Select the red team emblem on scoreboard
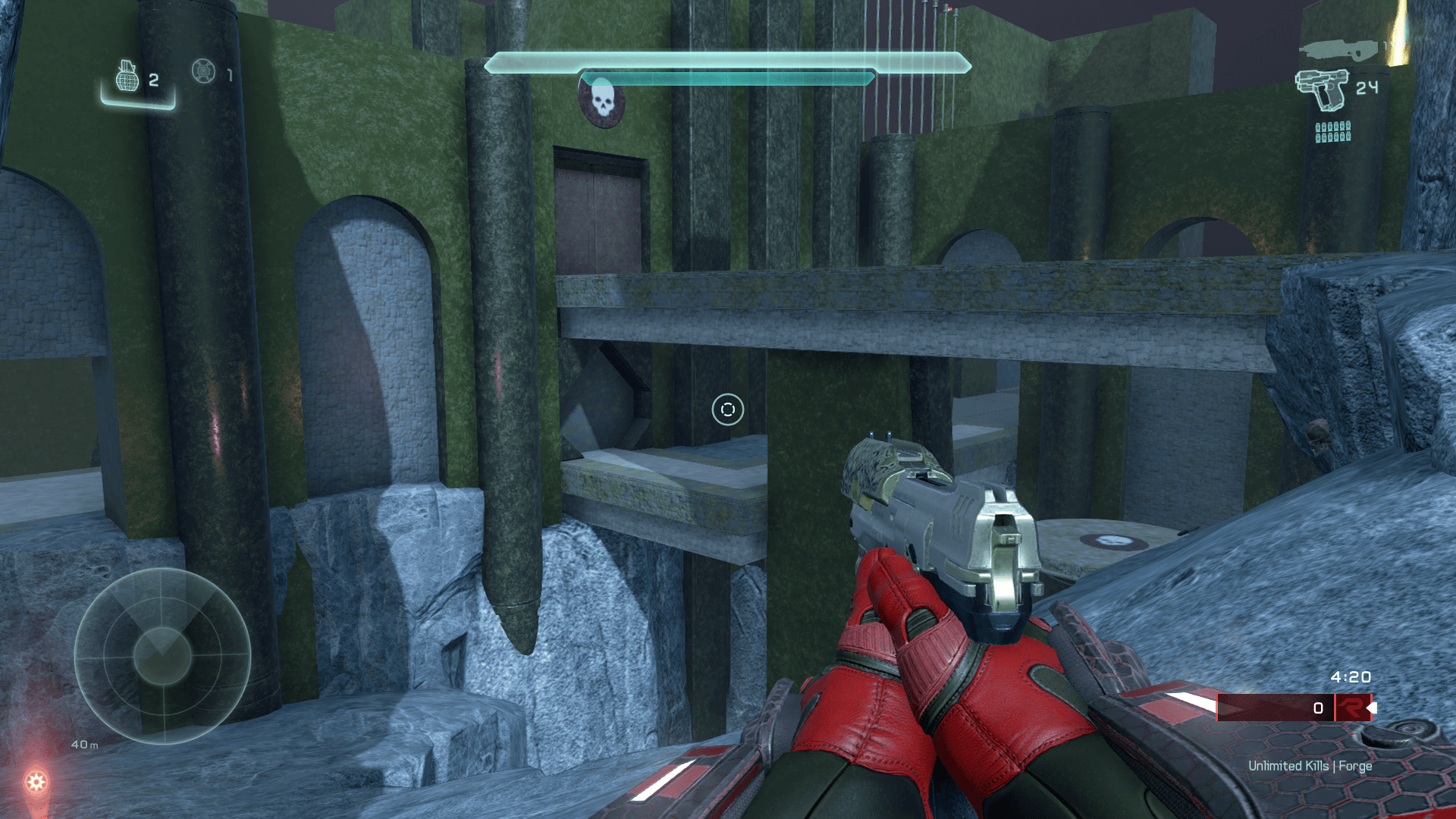This screenshot has width=1456, height=819. pyautogui.click(x=1351, y=708)
